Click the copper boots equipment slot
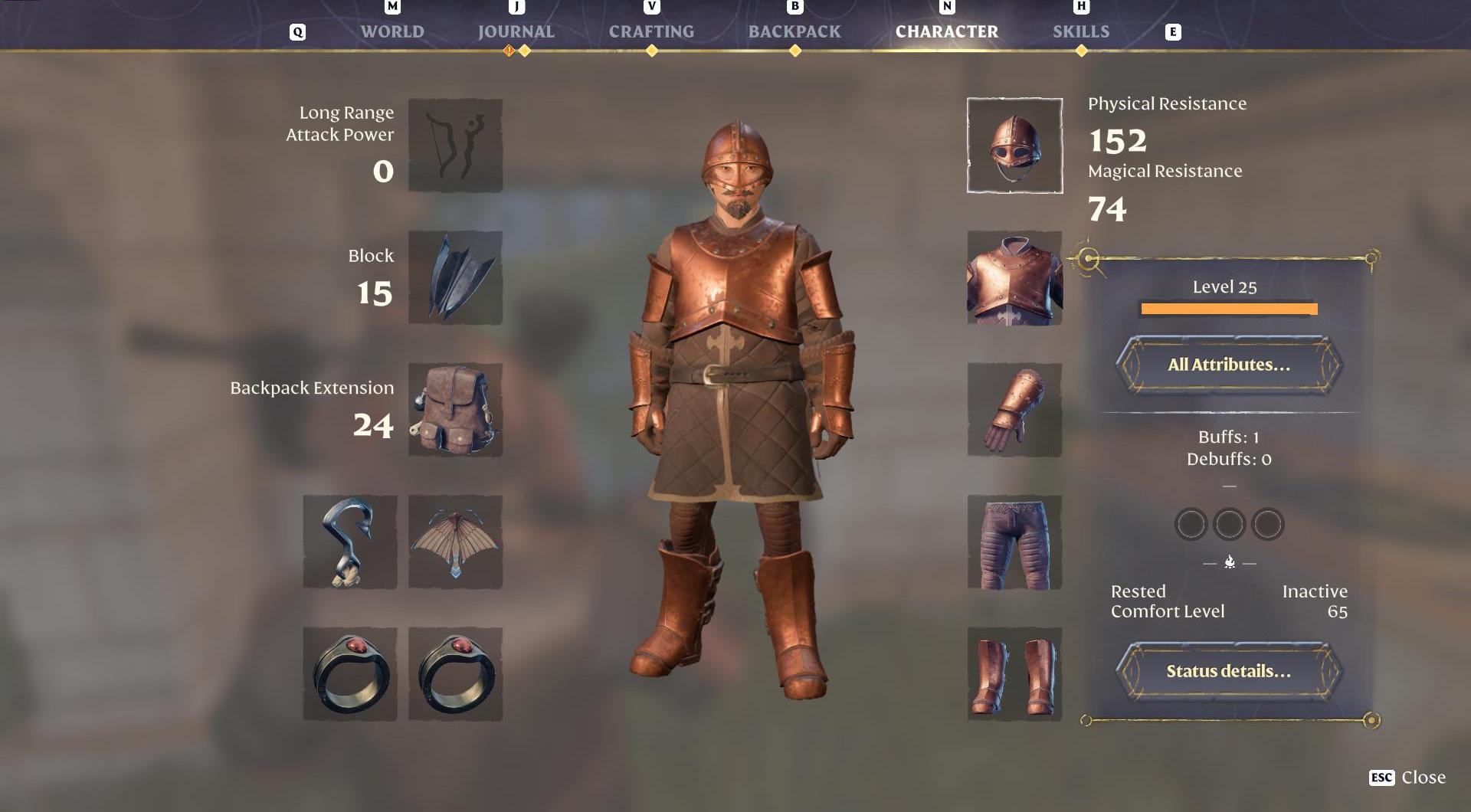 pos(1014,674)
